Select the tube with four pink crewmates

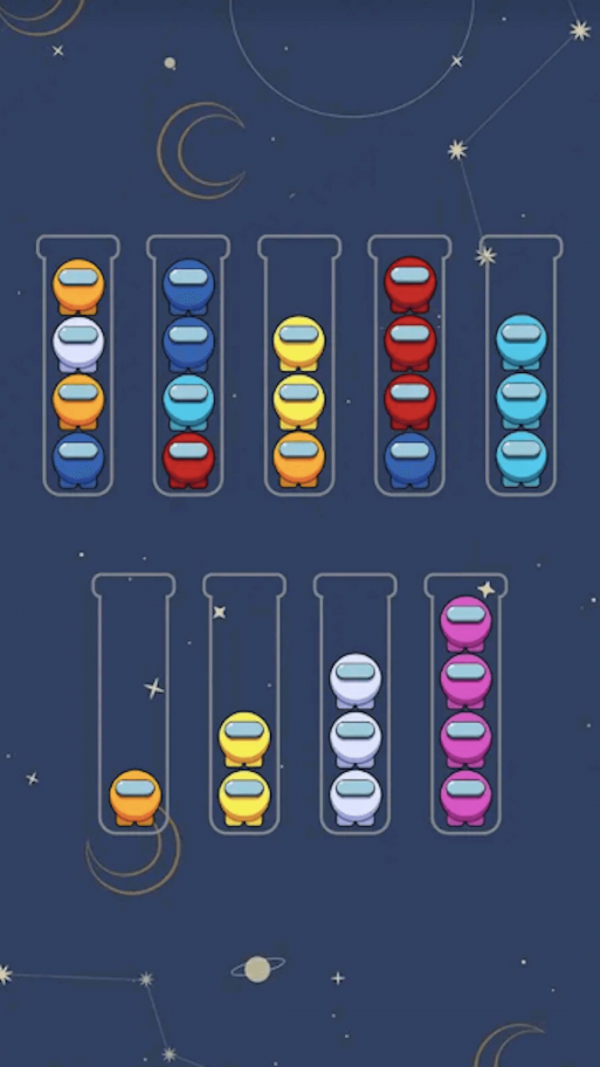click(x=466, y=705)
